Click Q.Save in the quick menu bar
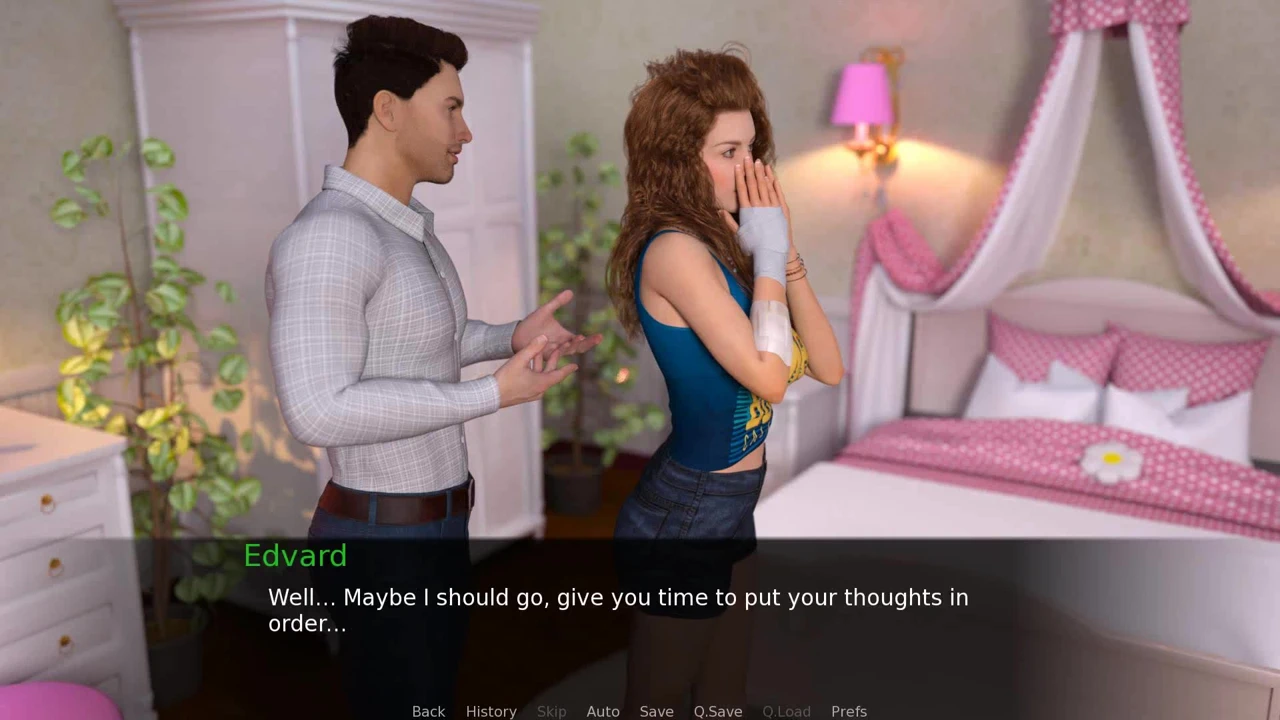 717,711
